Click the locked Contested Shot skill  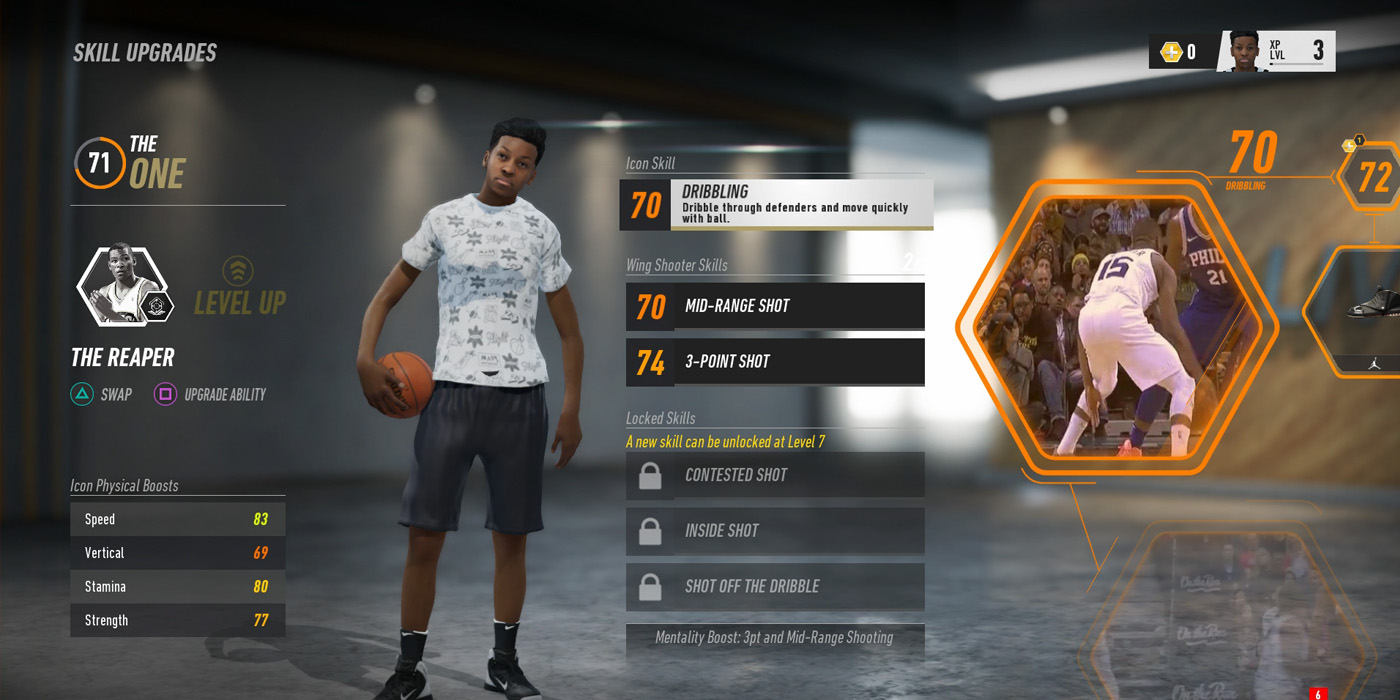click(775, 475)
